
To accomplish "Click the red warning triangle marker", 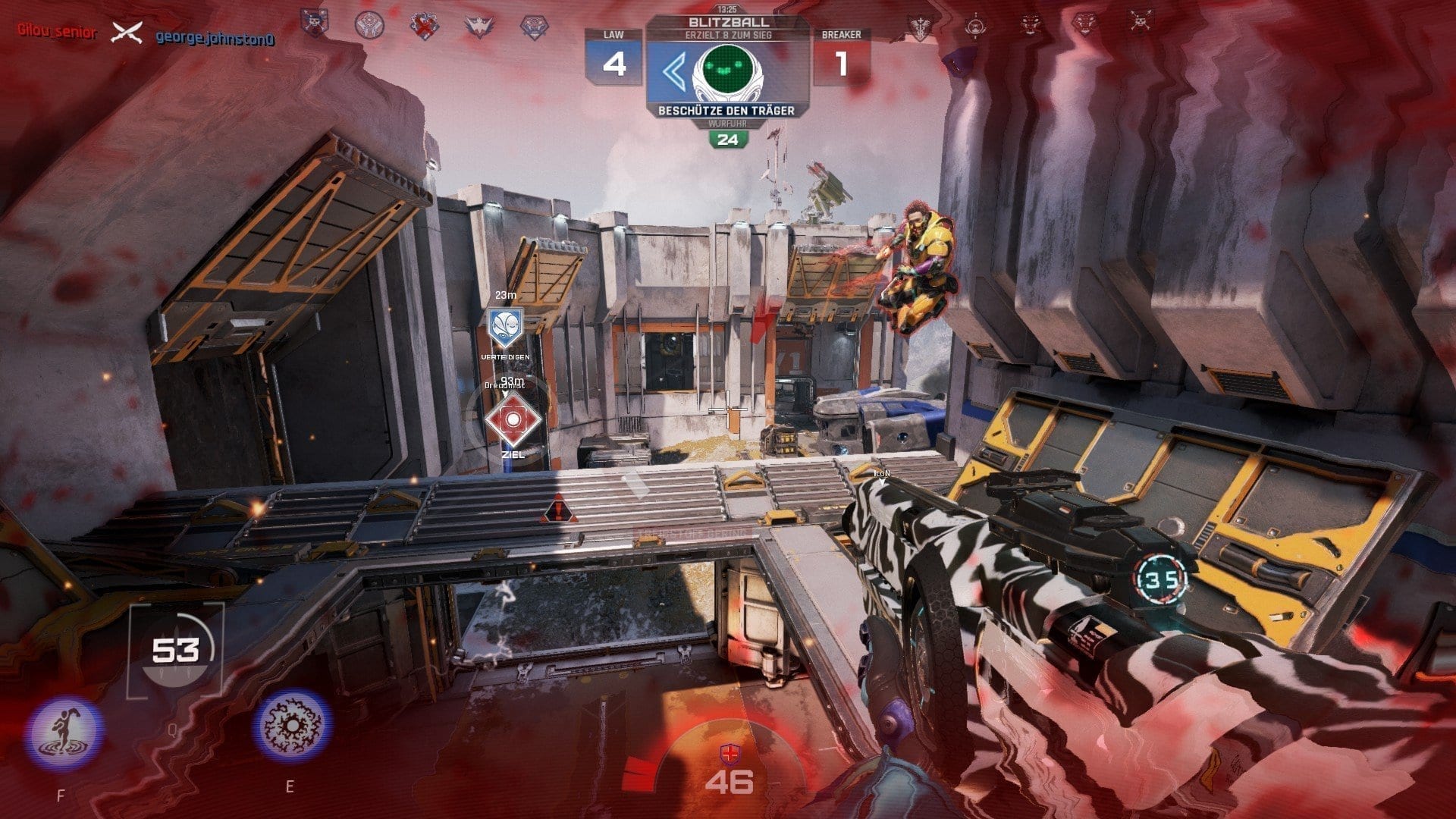I will coord(560,510).
